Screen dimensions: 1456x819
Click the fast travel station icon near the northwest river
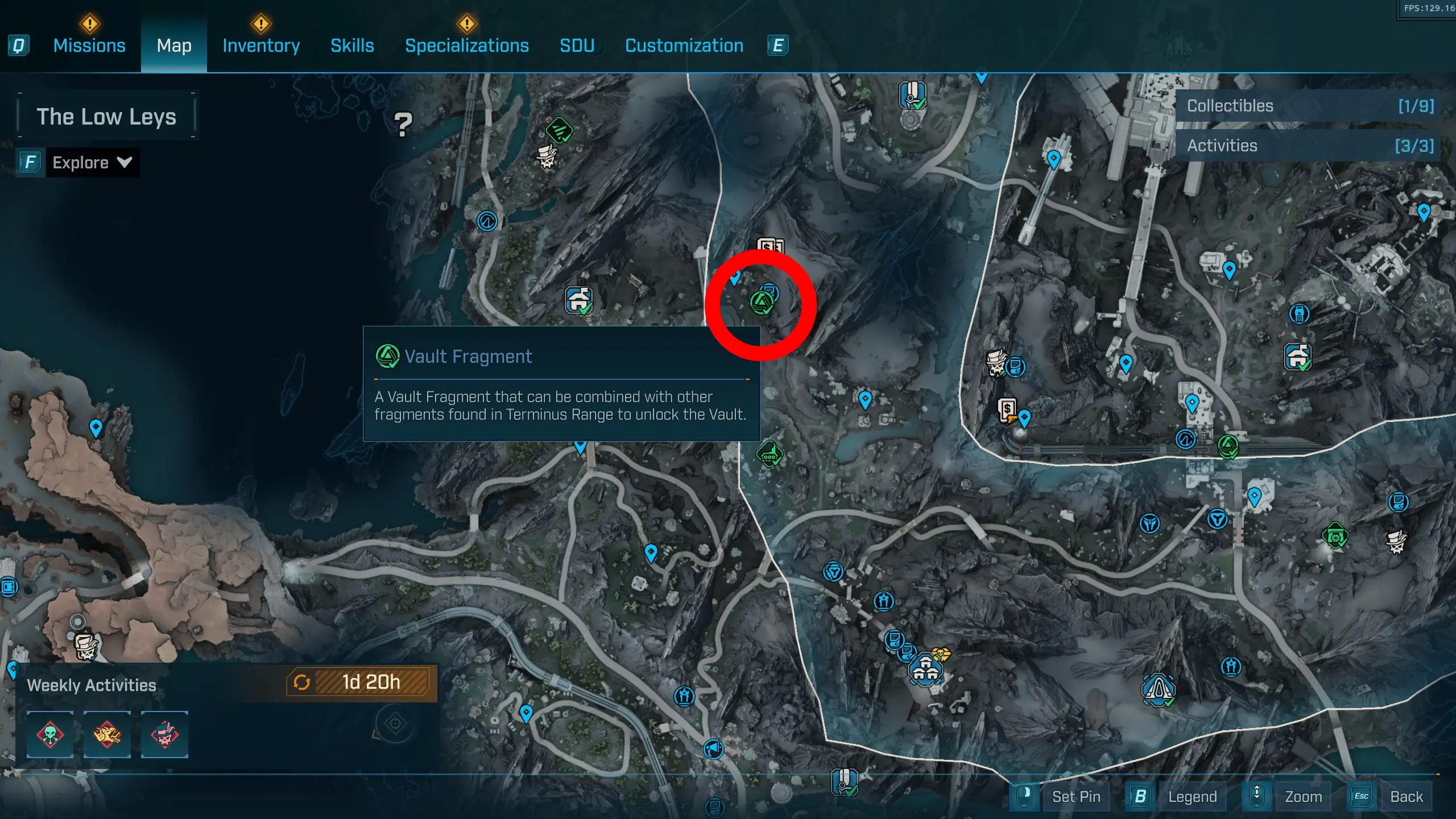tap(486, 222)
